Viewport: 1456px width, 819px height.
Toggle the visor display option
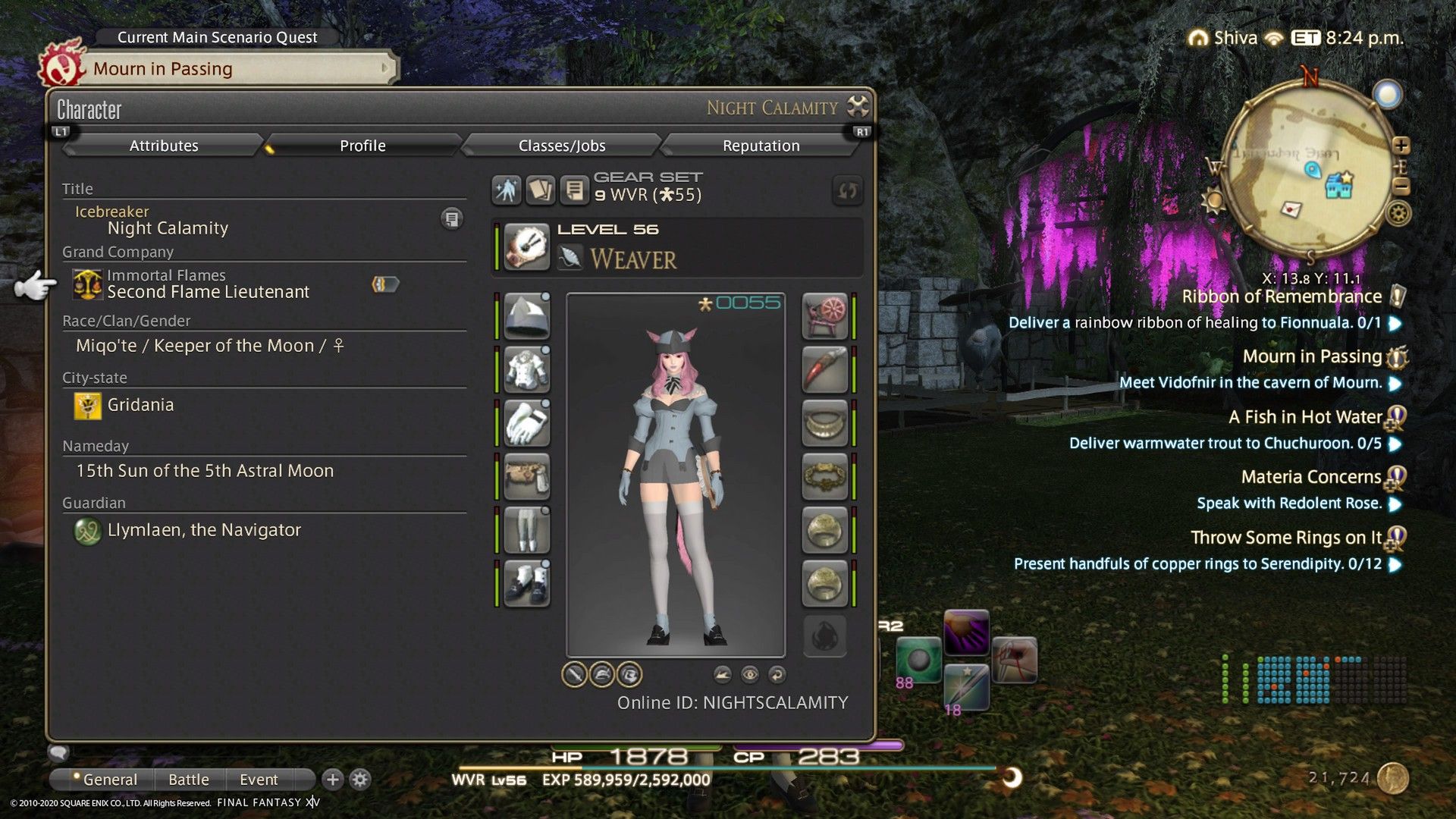[629, 674]
